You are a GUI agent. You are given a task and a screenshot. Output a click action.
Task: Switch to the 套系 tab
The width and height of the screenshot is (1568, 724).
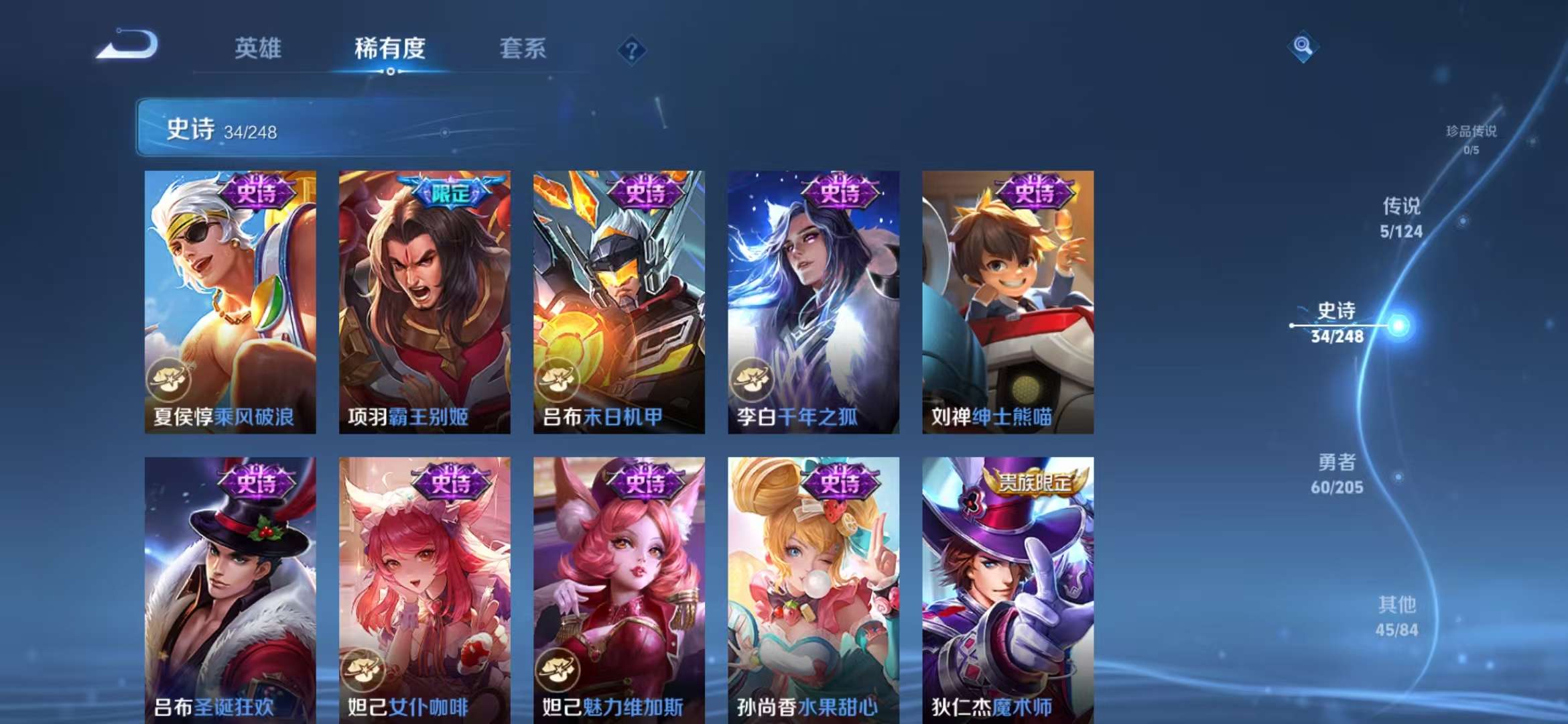point(522,49)
